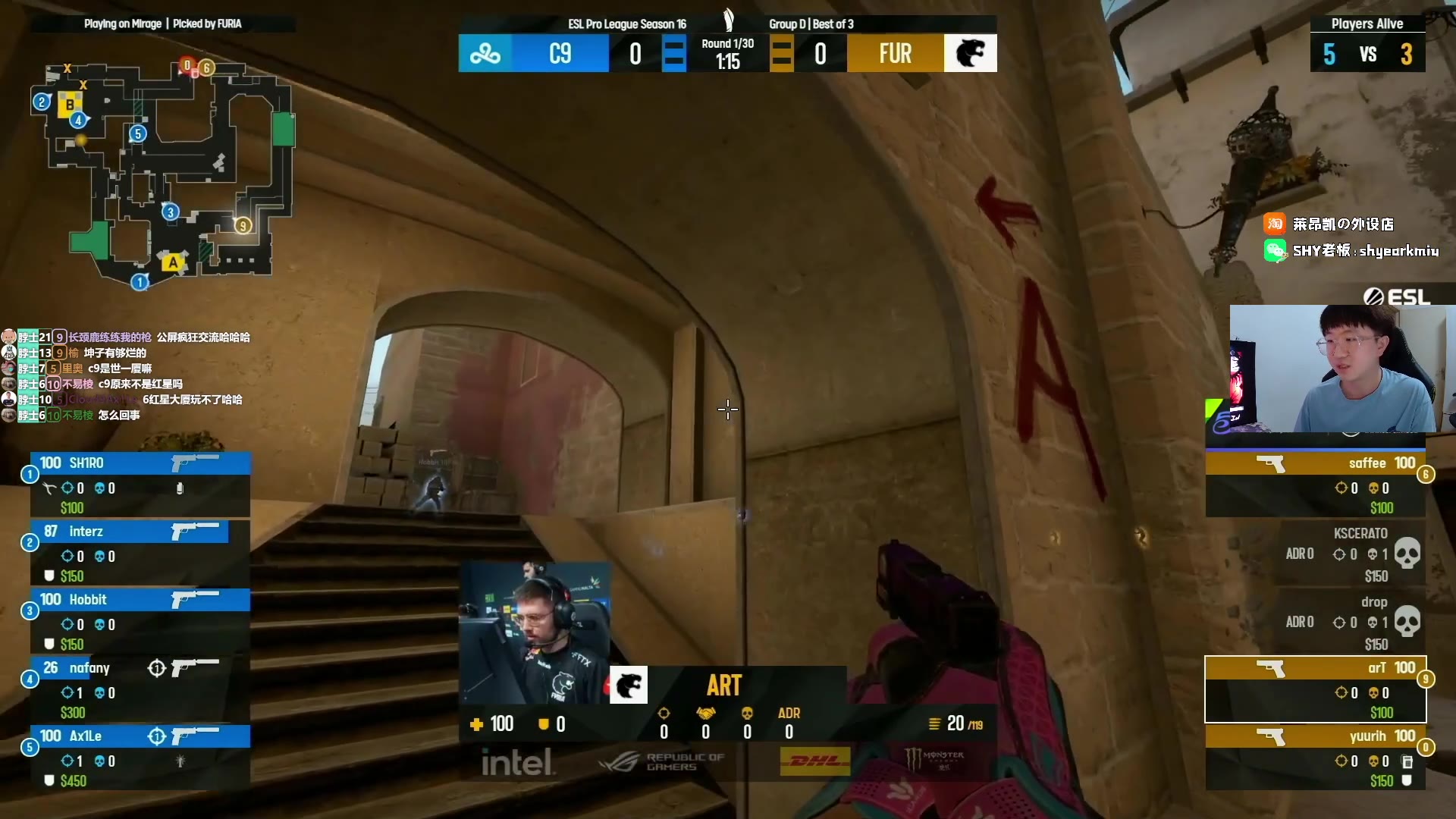
Task: Click the FURIA panther logo in scoreboard
Action: 970,53
